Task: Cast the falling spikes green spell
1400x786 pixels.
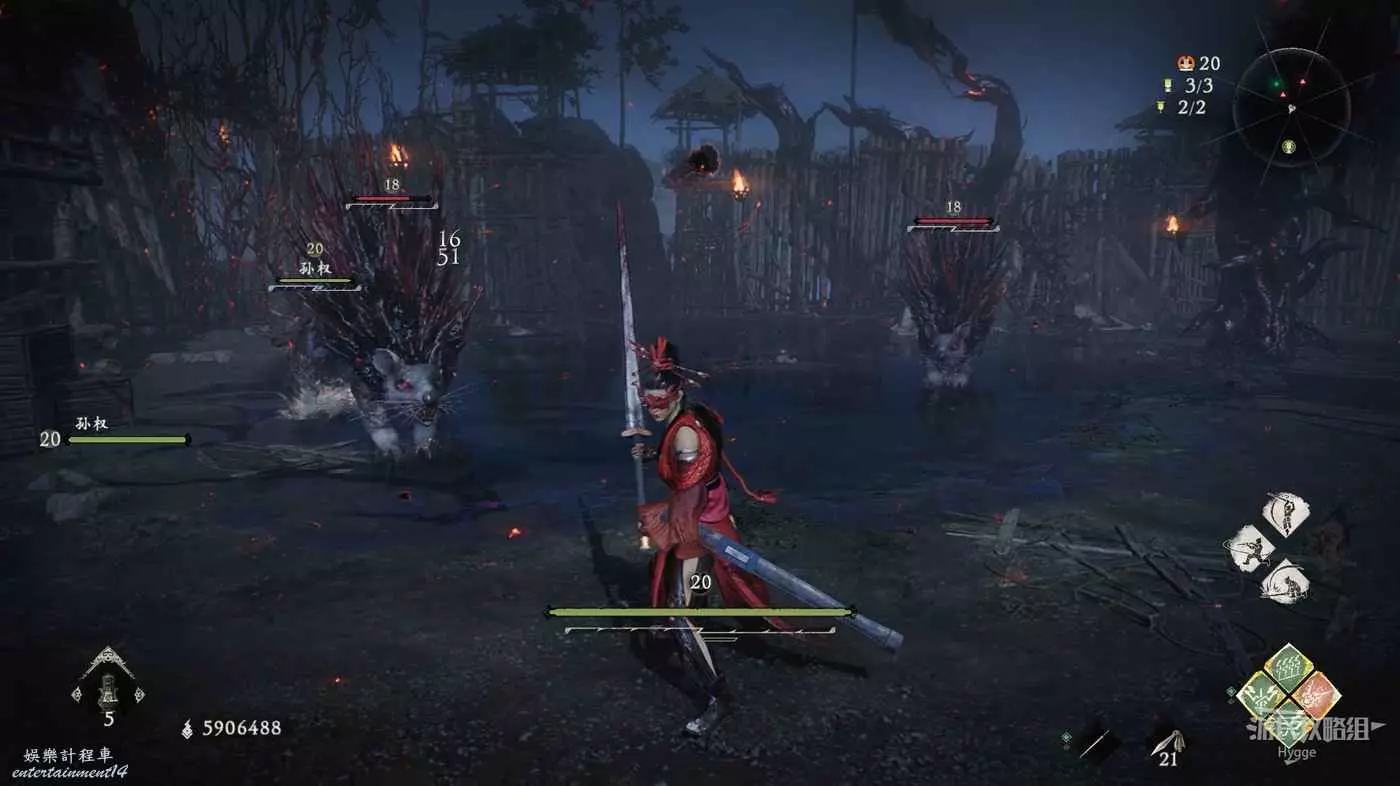Action: pos(1289,667)
